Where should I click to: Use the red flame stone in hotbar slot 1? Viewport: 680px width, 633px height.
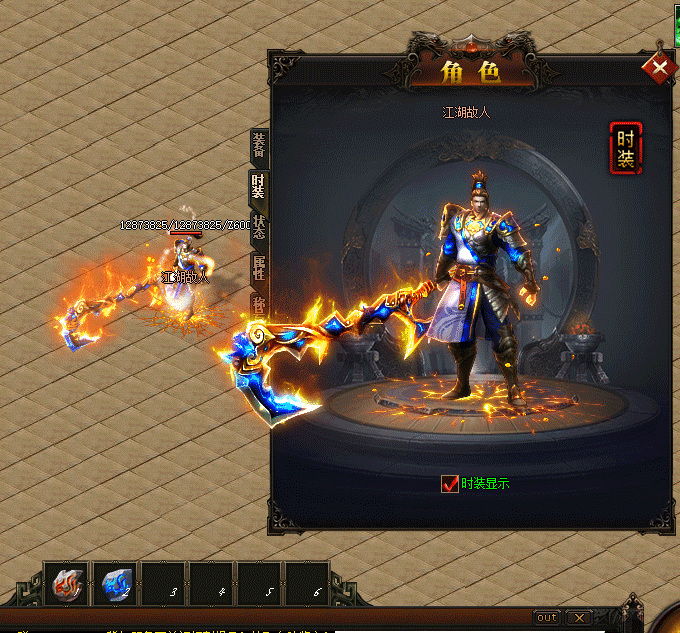click(69, 584)
